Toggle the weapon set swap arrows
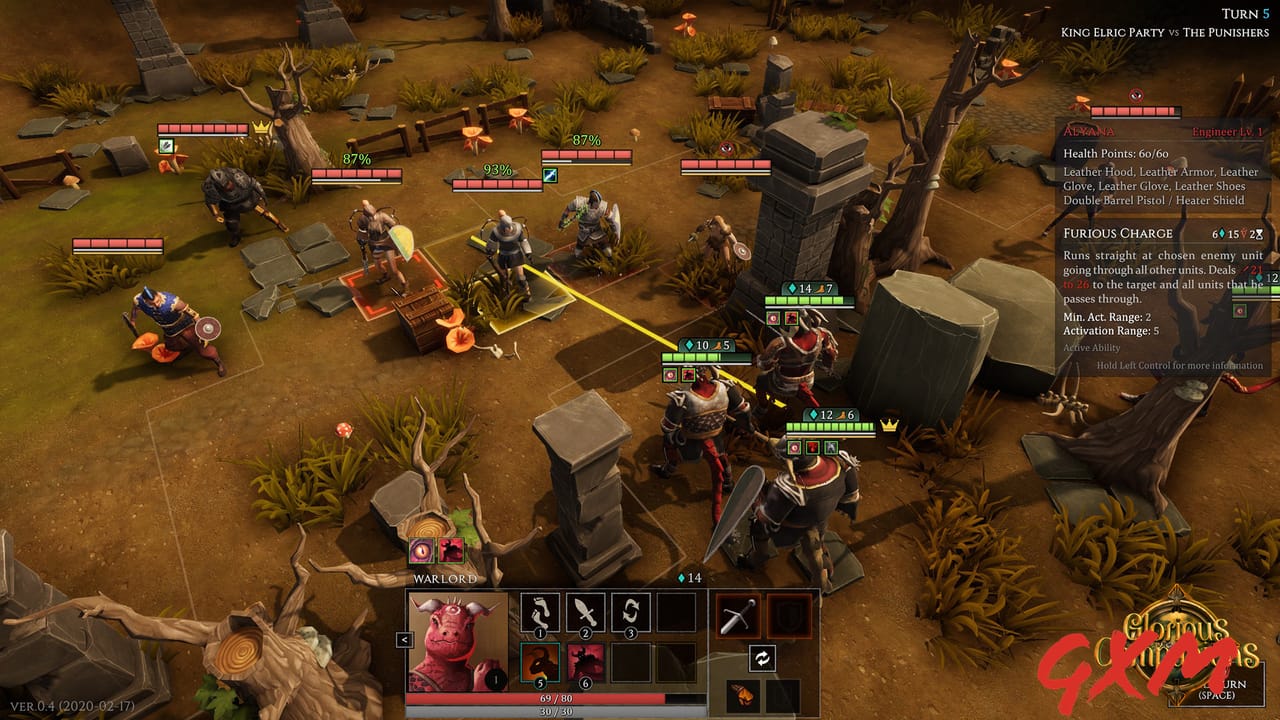This screenshot has width=1280, height=720. [x=762, y=658]
